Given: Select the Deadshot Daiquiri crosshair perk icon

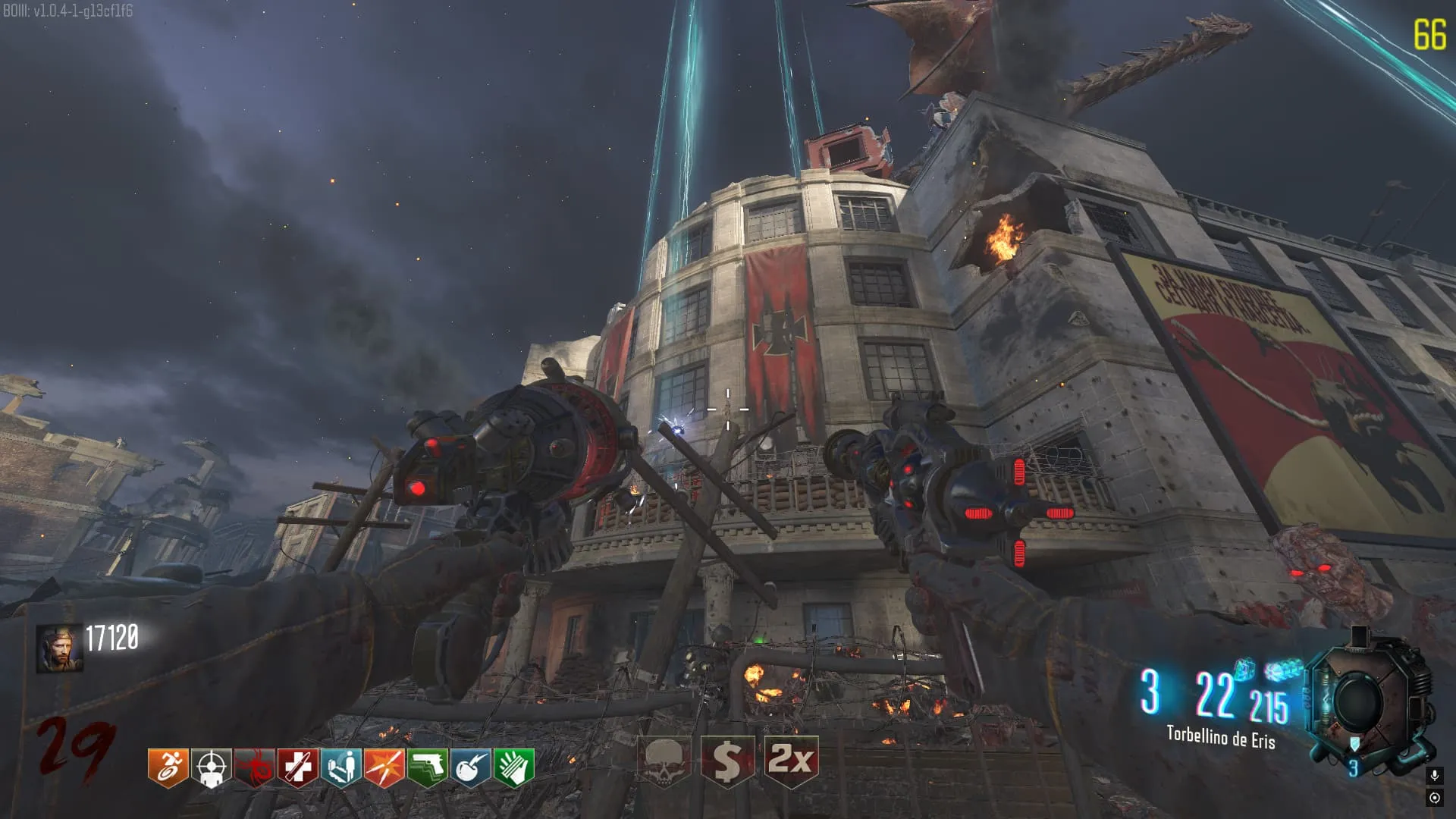Looking at the screenshot, I should click(x=211, y=767).
